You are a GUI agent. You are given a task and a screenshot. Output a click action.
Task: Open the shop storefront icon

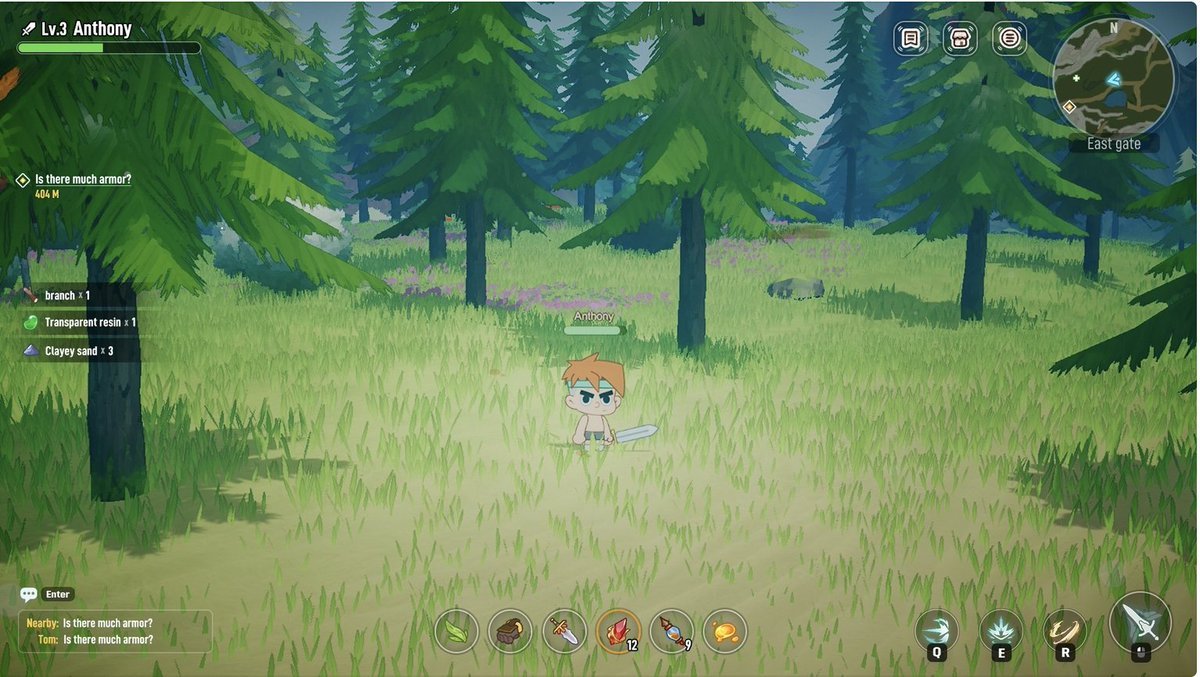[x=960, y=39]
